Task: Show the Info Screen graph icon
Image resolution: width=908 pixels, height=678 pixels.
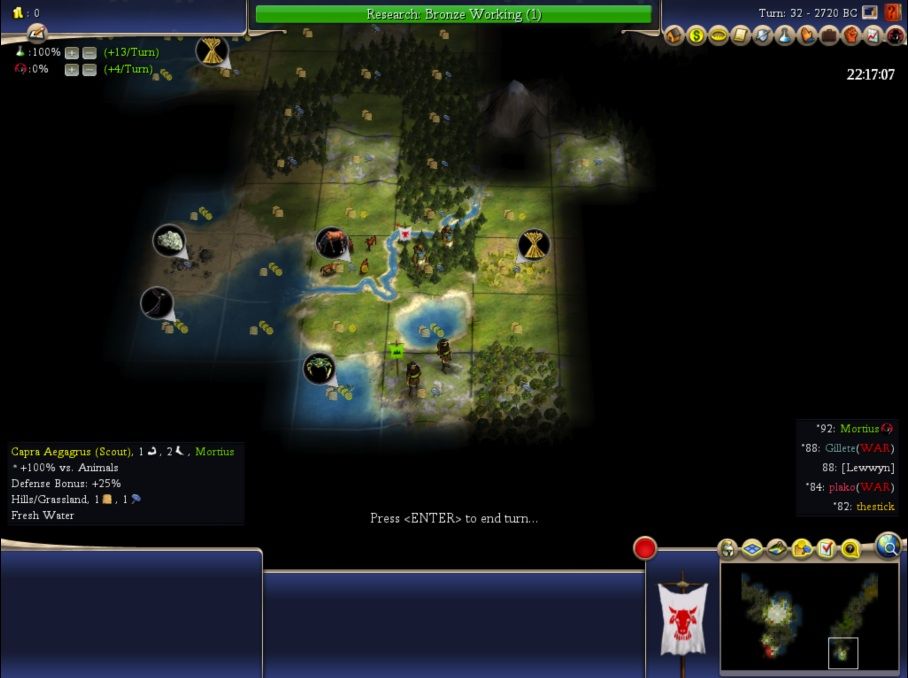Action: 873,36
